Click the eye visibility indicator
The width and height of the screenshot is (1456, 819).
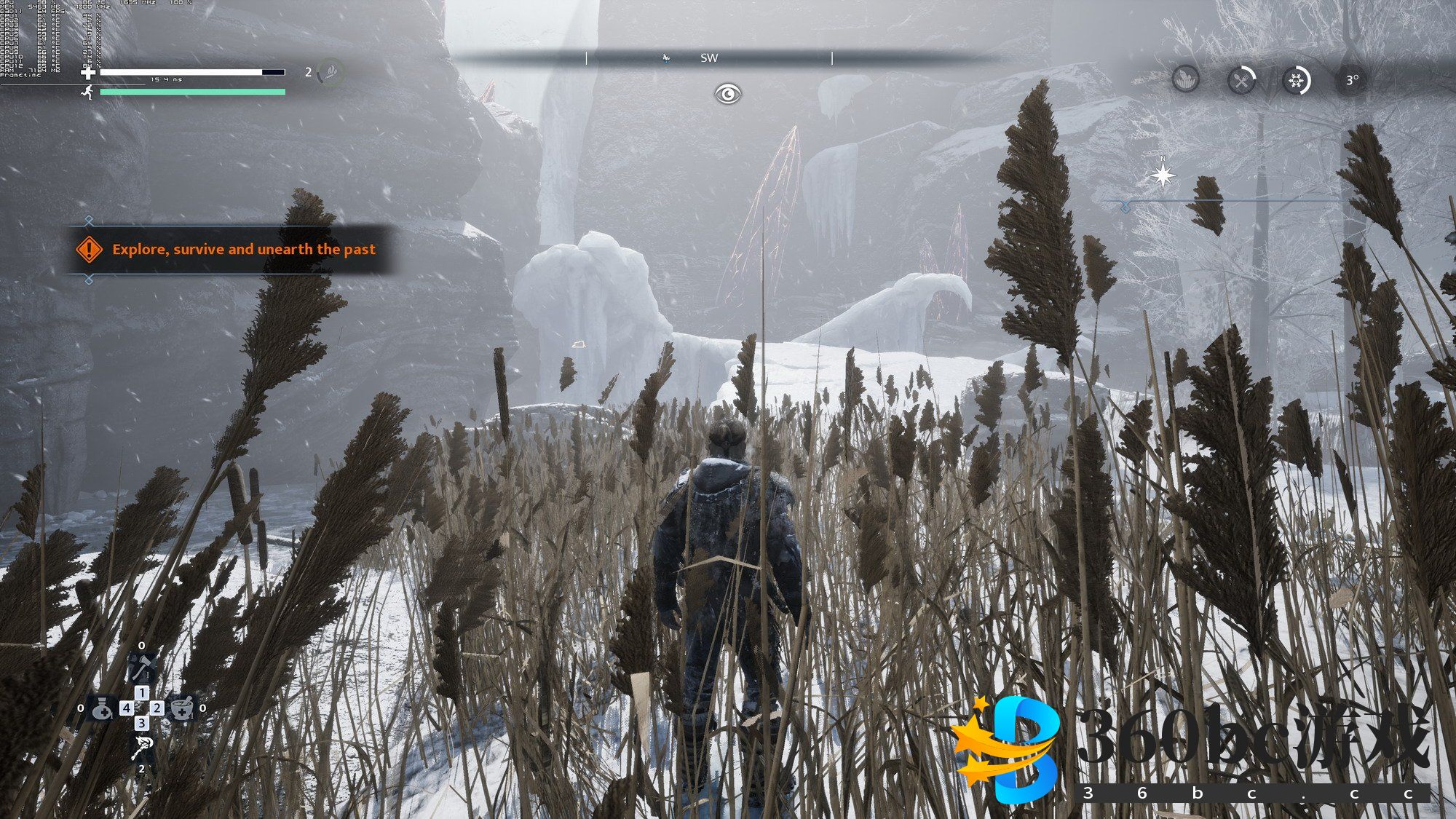pyautogui.click(x=727, y=94)
